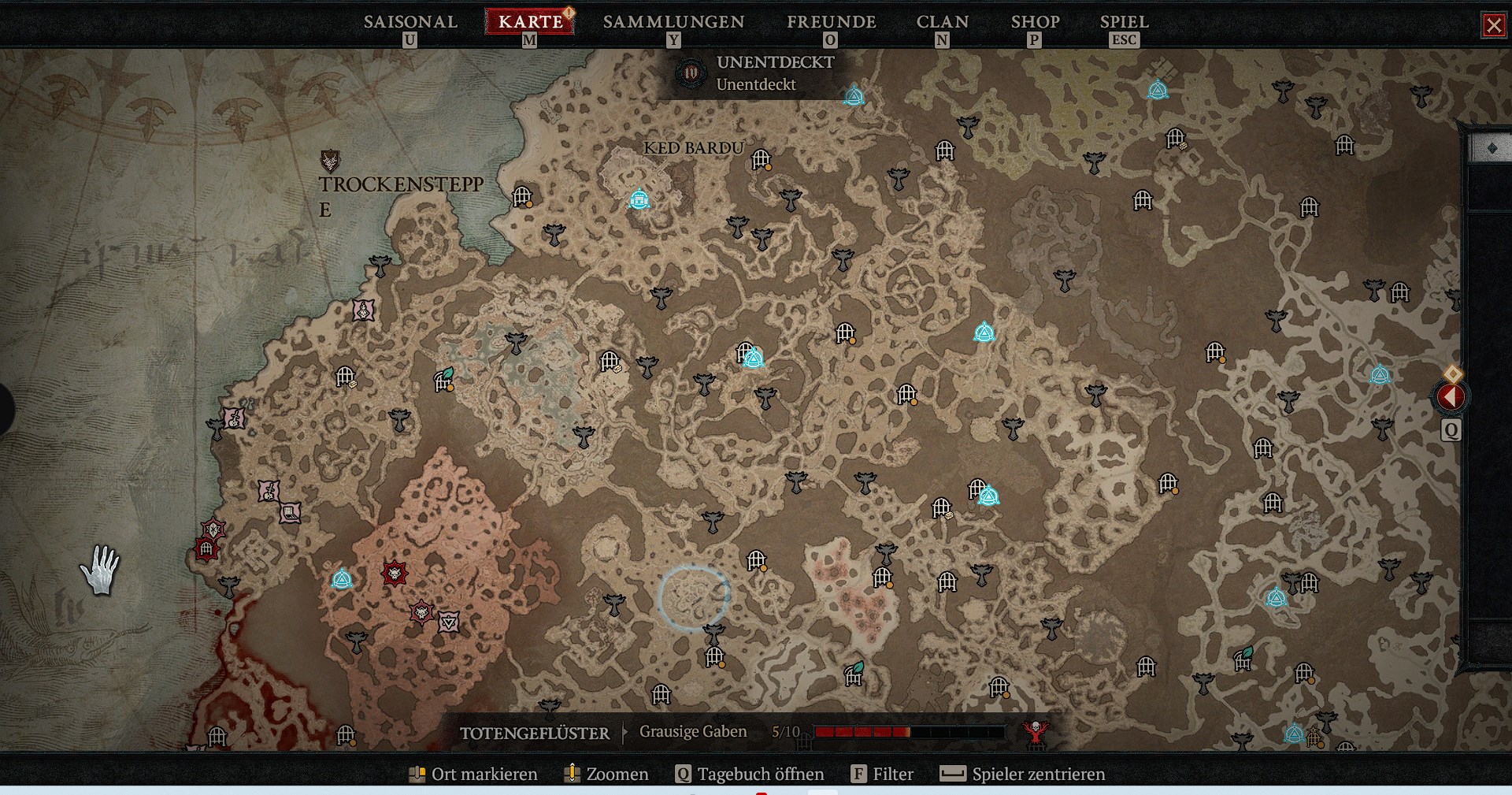Open the CLAN tab

click(x=942, y=22)
